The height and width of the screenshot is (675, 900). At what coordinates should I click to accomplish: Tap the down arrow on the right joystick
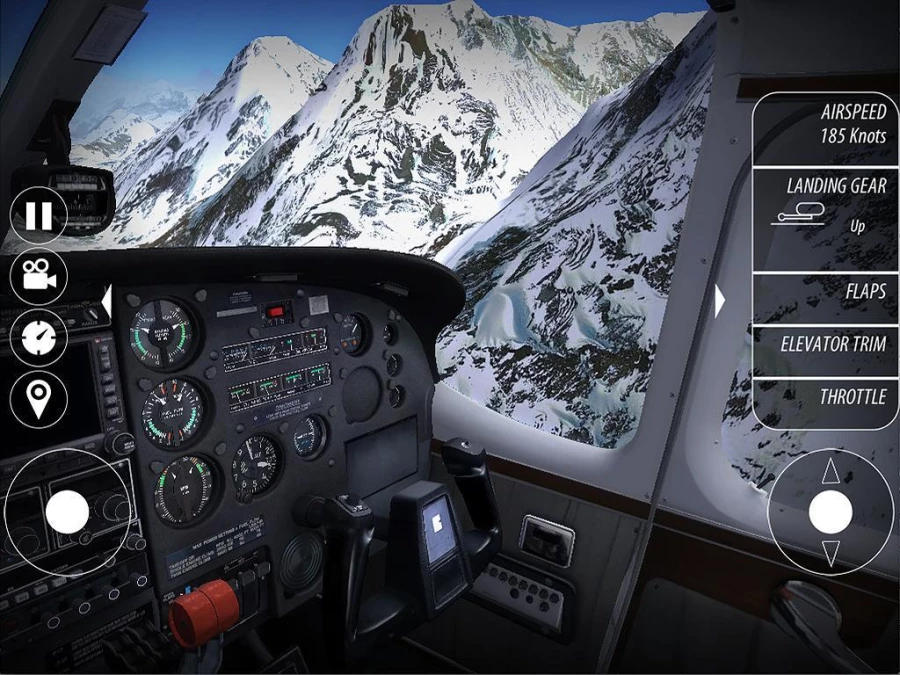(x=830, y=552)
